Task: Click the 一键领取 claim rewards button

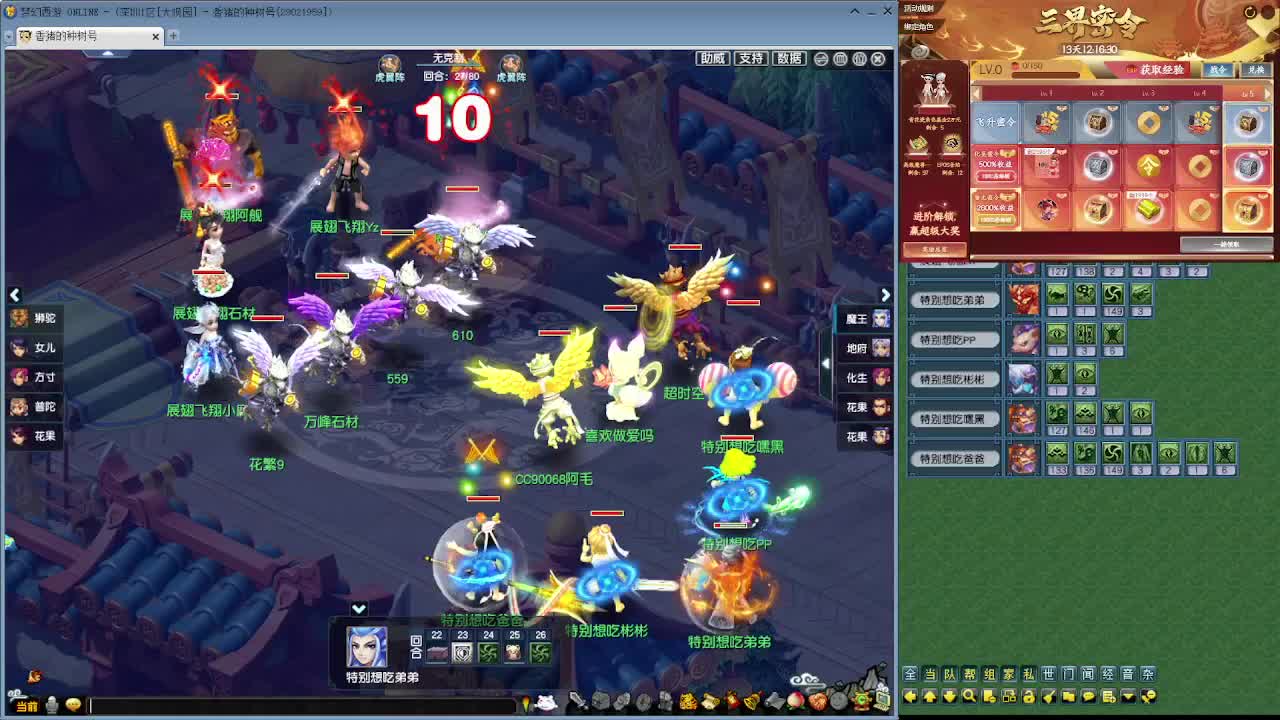Action: (1227, 243)
